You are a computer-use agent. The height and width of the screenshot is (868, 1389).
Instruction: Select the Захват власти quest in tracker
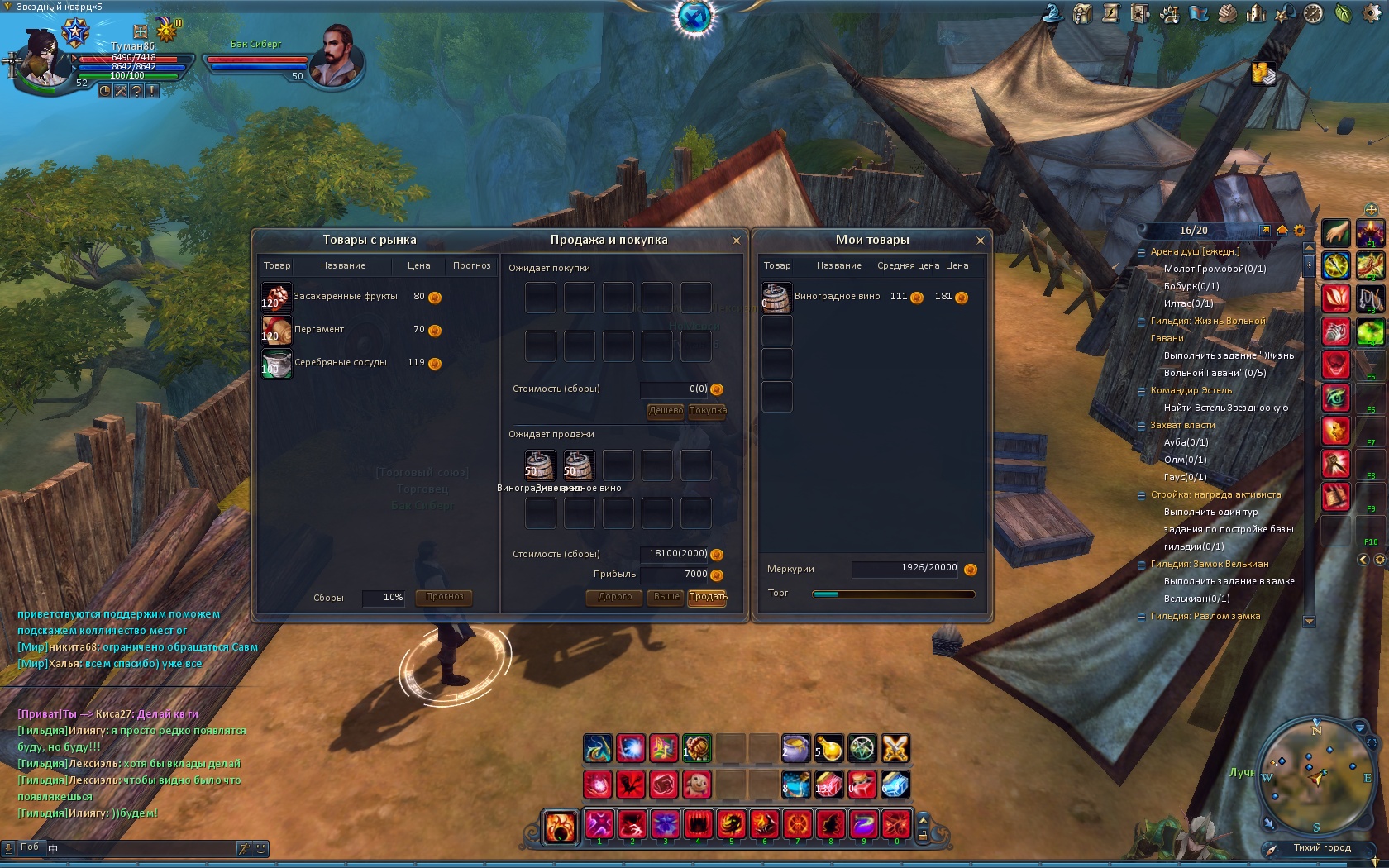point(1182,425)
